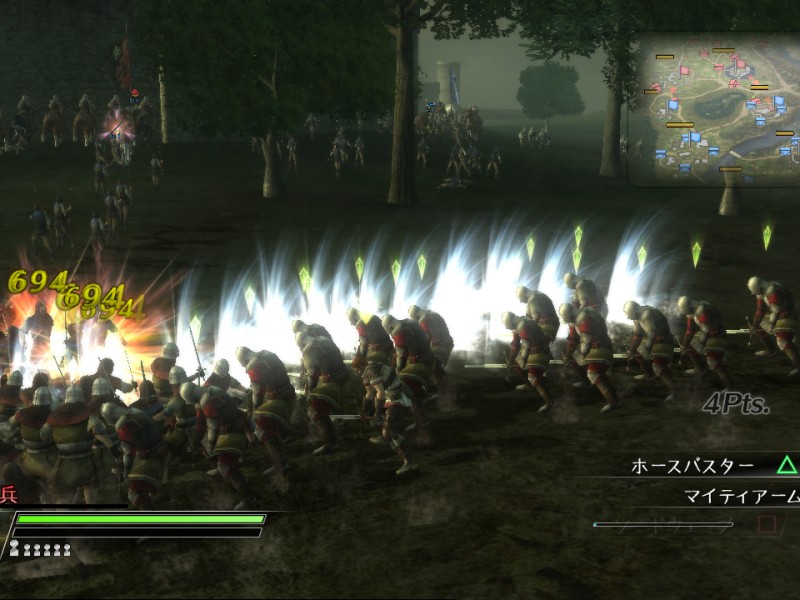The height and width of the screenshot is (600, 800).
Task: Select the ホースバスター skill entry
Action: coord(692,466)
